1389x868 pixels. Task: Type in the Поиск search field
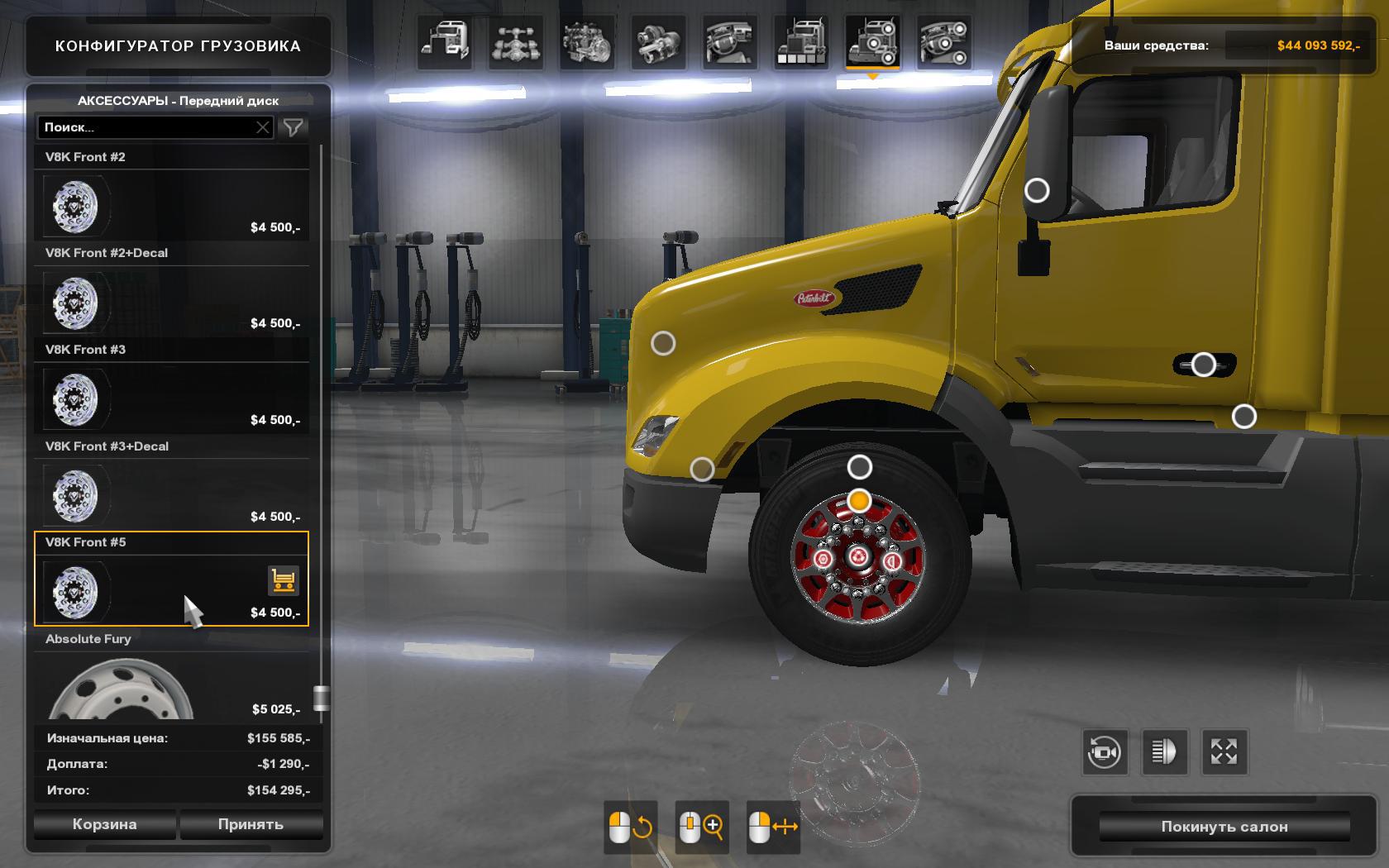pyautogui.click(x=146, y=127)
